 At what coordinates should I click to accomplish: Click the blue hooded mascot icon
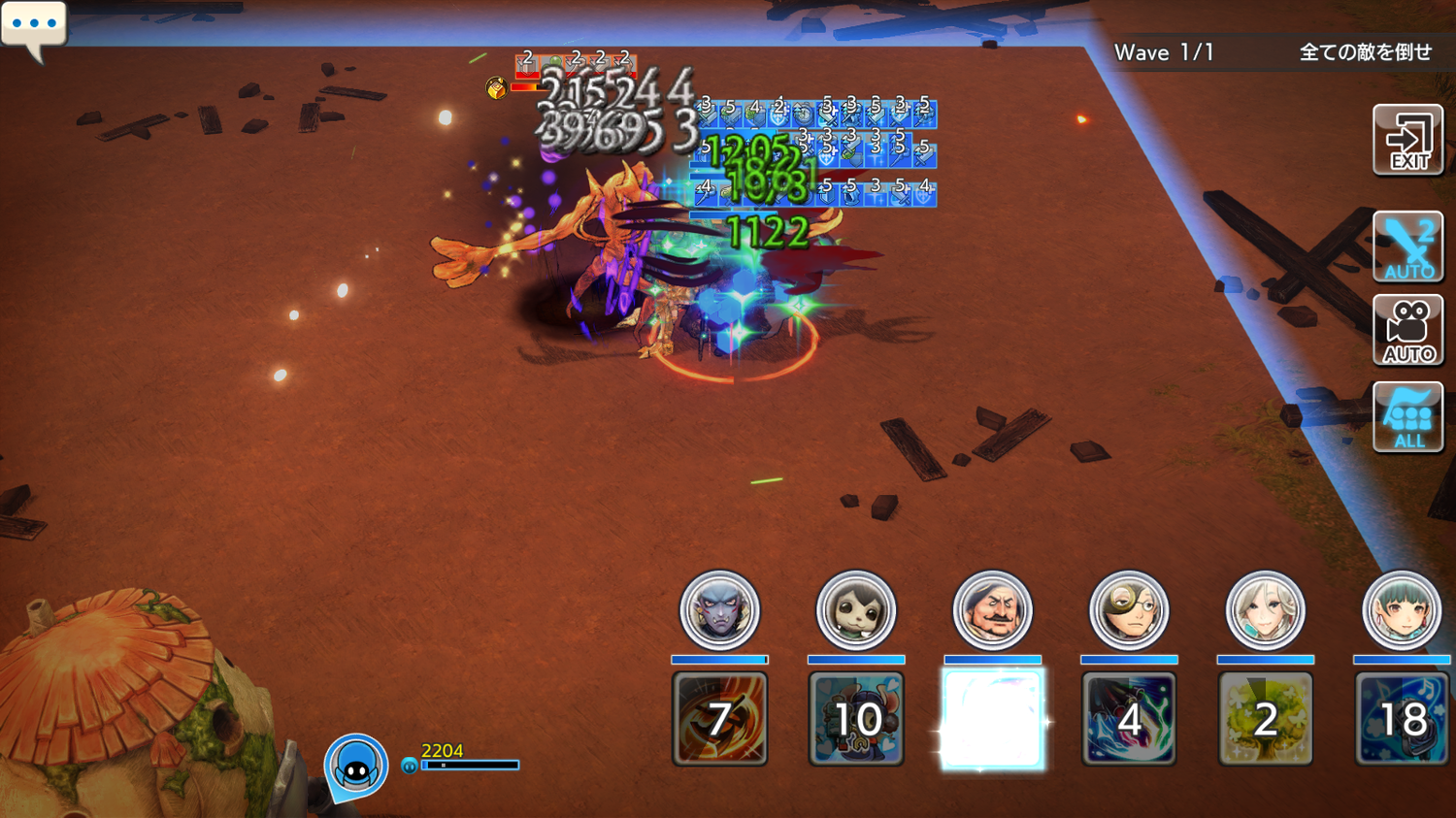point(356,766)
